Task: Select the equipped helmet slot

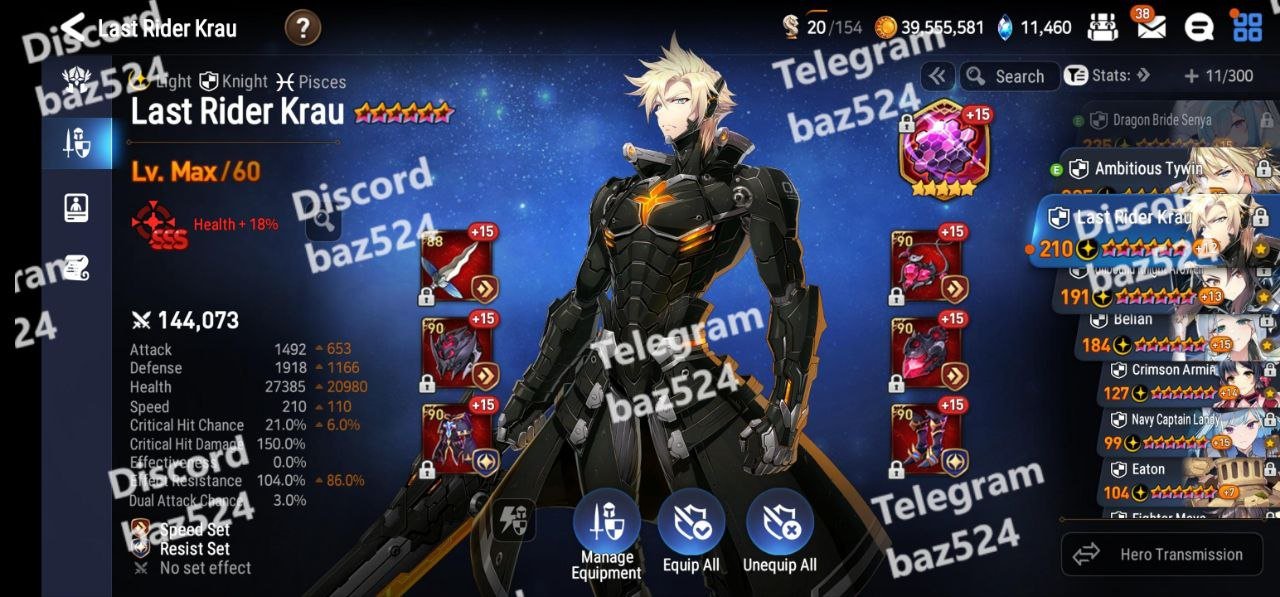Action: (x=457, y=352)
